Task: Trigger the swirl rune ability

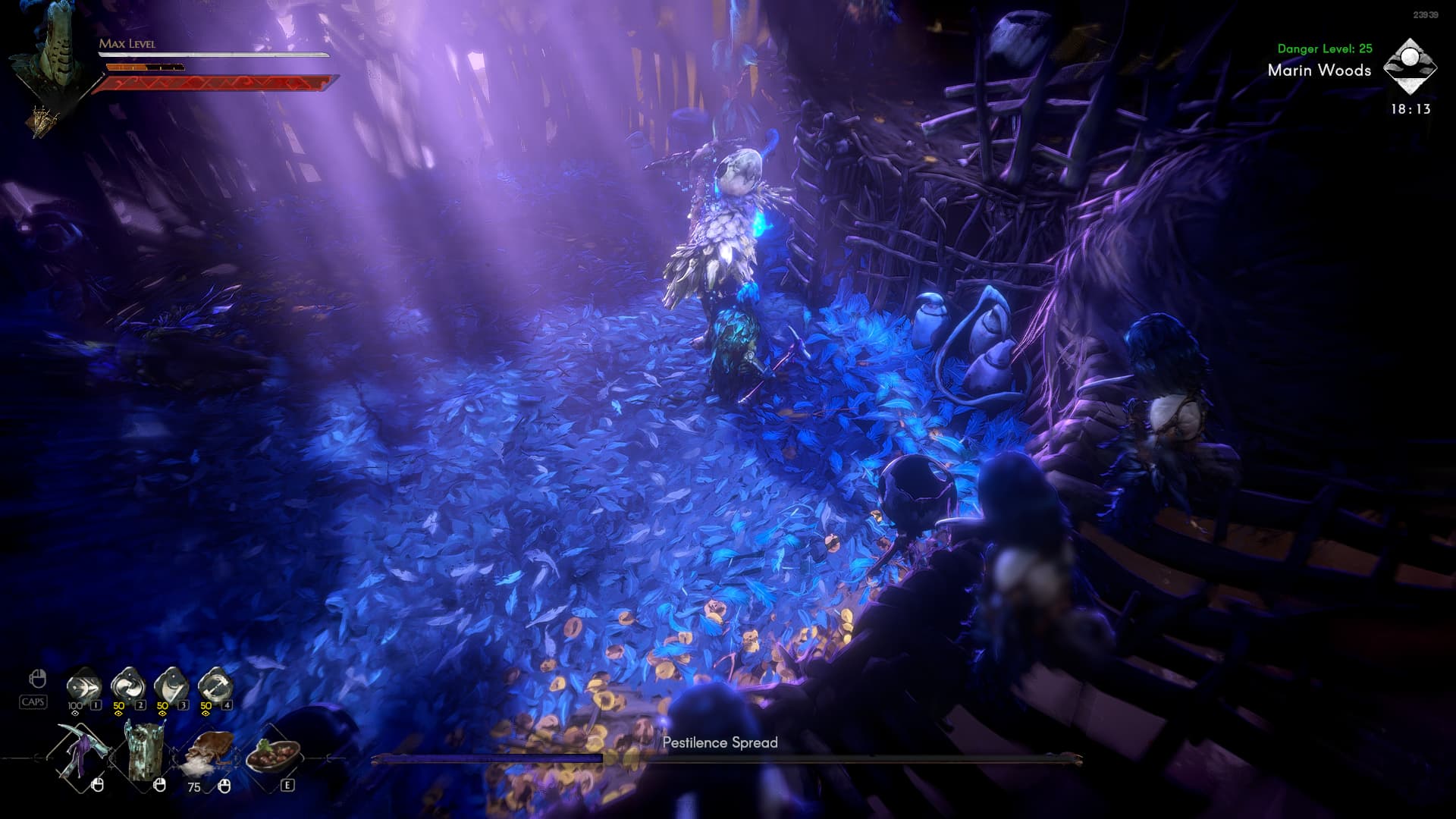Action: point(127,686)
